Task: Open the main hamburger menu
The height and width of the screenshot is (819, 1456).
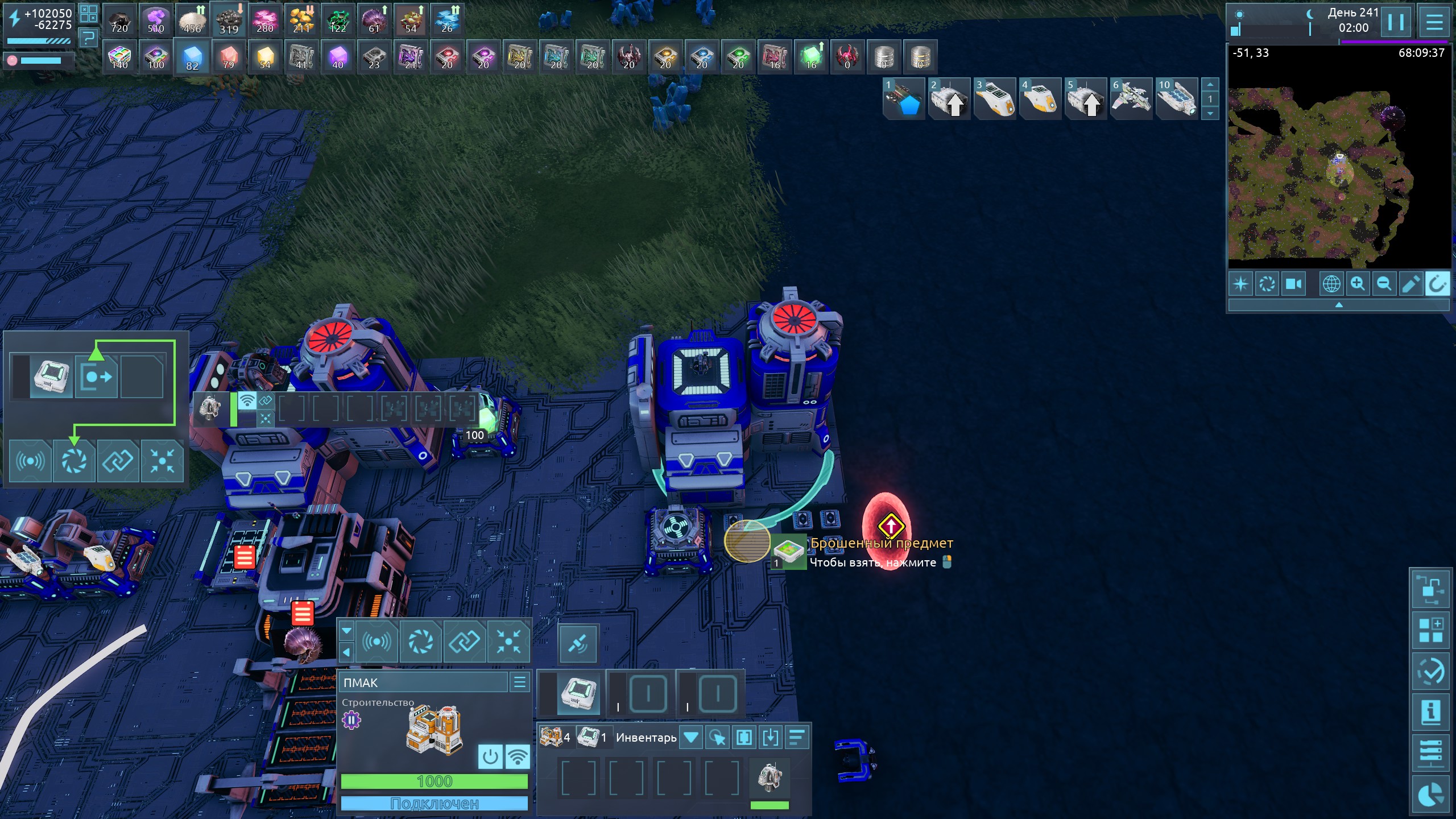Action: point(1434,23)
